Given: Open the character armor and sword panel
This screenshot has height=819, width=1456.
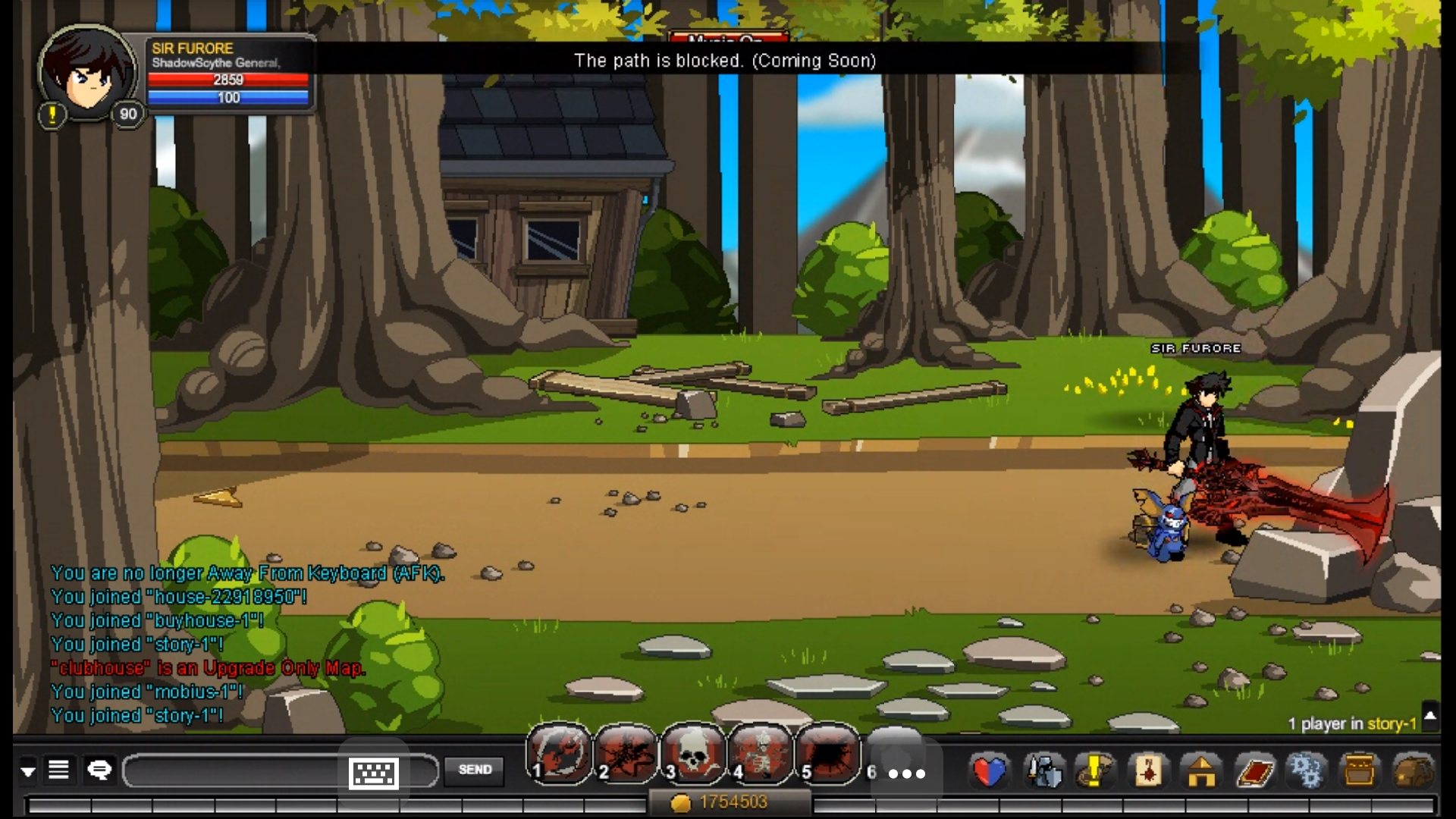Looking at the screenshot, I should (1044, 772).
